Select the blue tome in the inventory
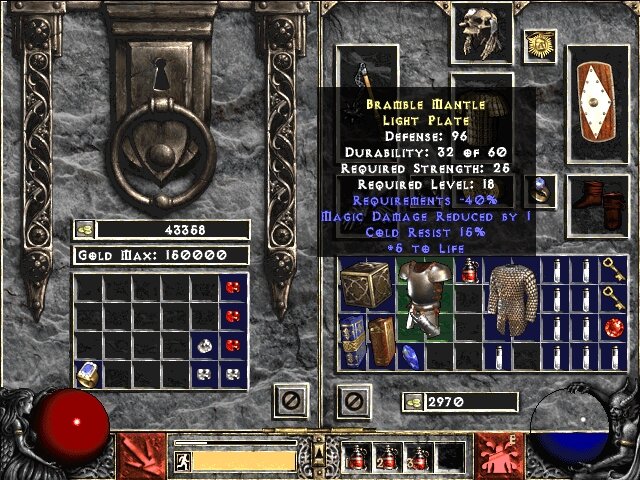The width and height of the screenshot is (640, 480). [352, 340]
